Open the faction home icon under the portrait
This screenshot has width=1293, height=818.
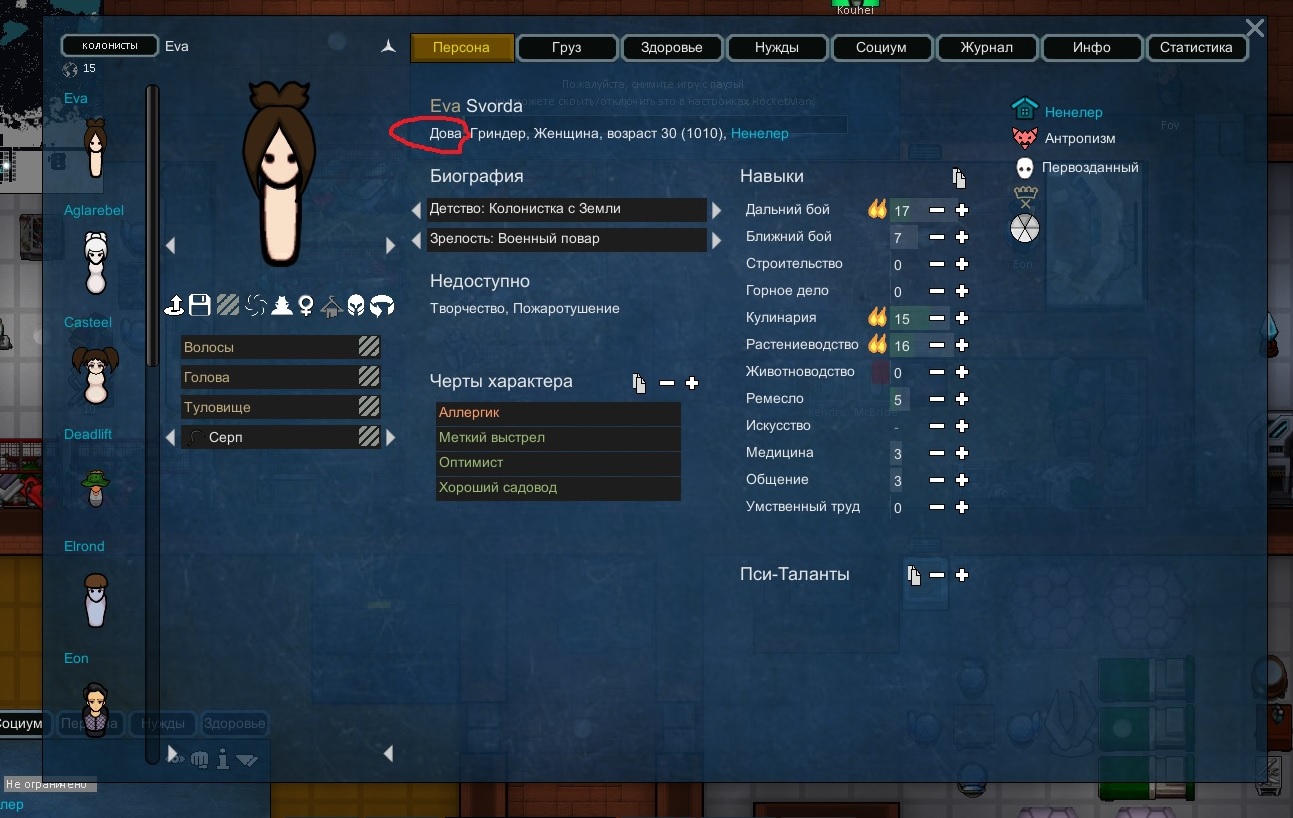tap(330, 306)
